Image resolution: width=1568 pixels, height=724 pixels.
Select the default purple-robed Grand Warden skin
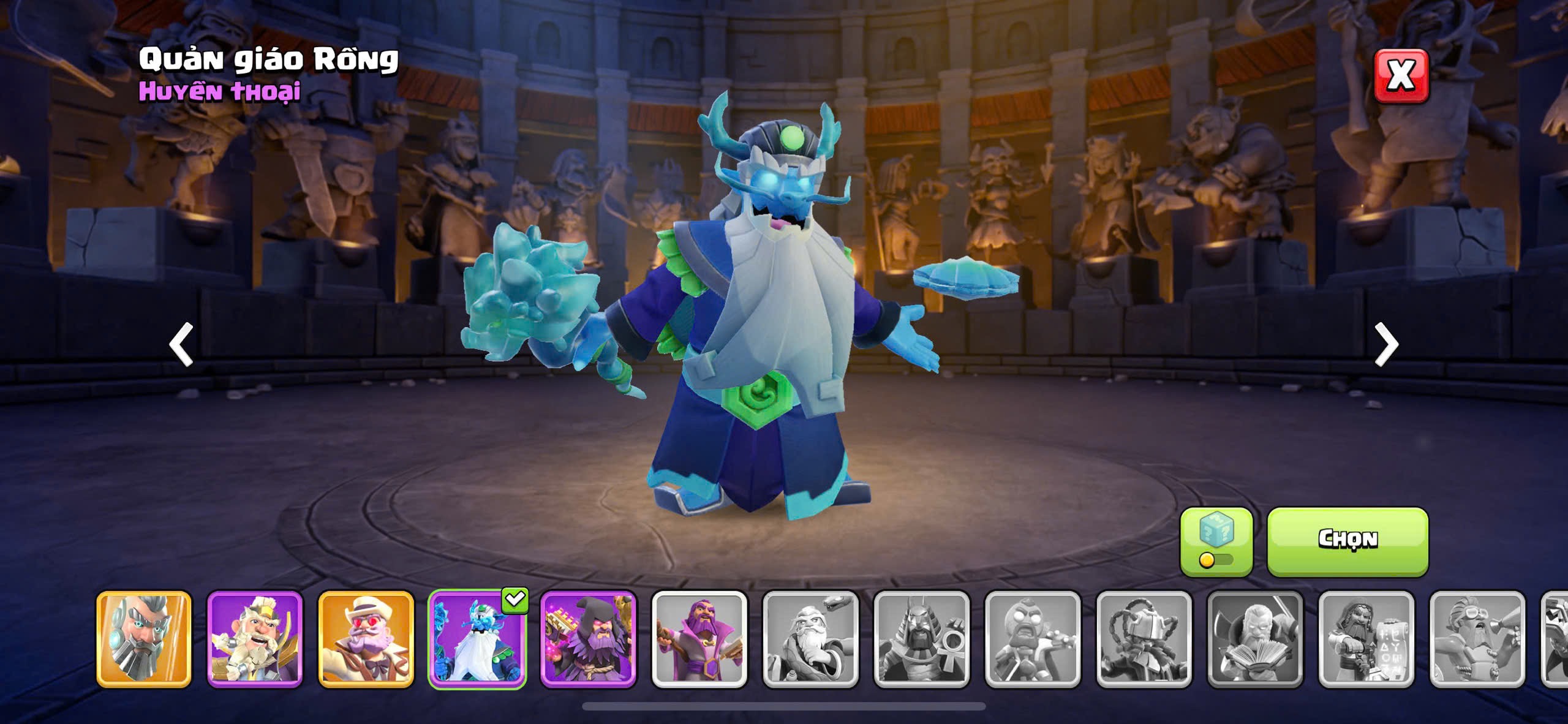(x=699, y=638)
